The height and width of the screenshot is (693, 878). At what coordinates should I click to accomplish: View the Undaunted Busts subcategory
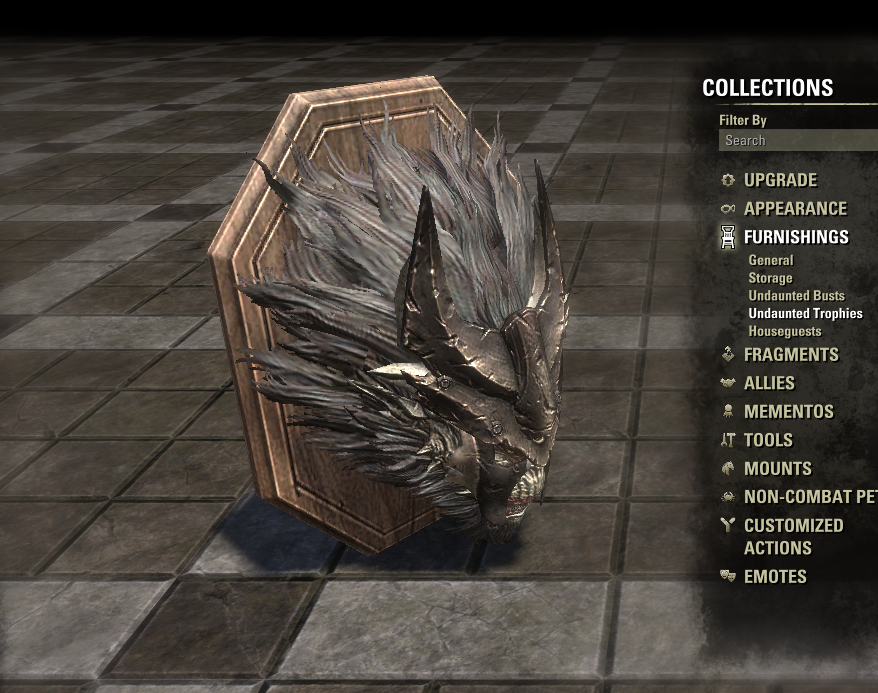[x=796, y=296]
